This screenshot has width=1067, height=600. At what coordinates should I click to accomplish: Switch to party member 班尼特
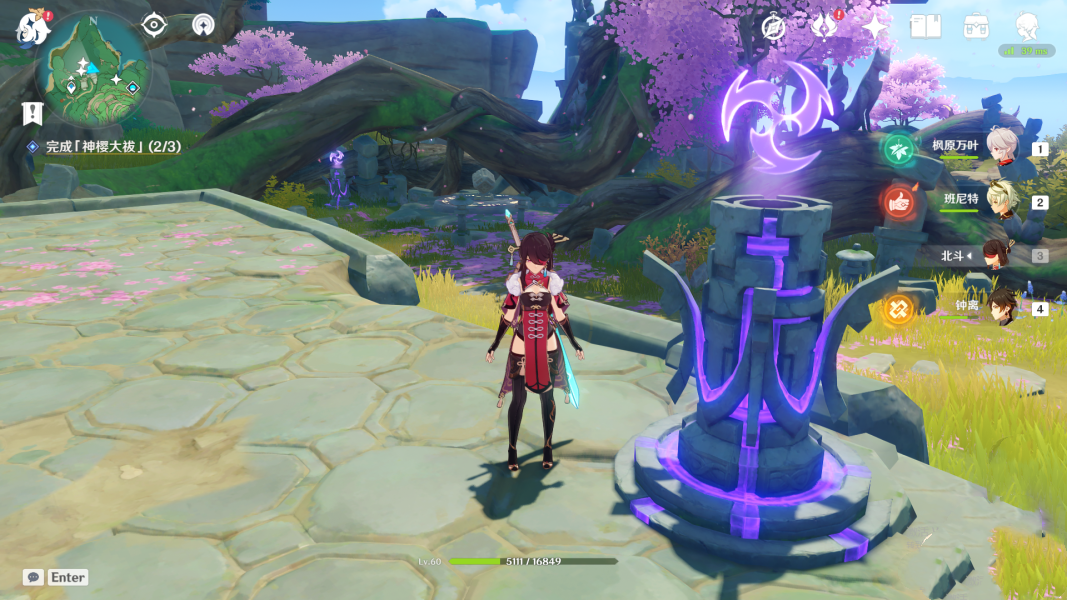1003,201
